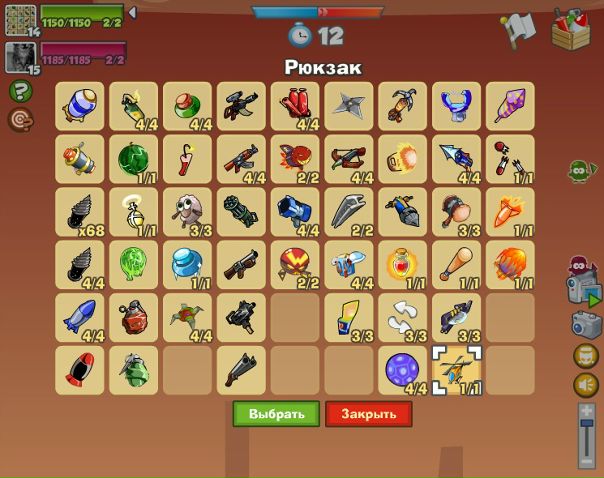Click the white surrender flag icon
The image size is (604, 478).
click(518, 30)
